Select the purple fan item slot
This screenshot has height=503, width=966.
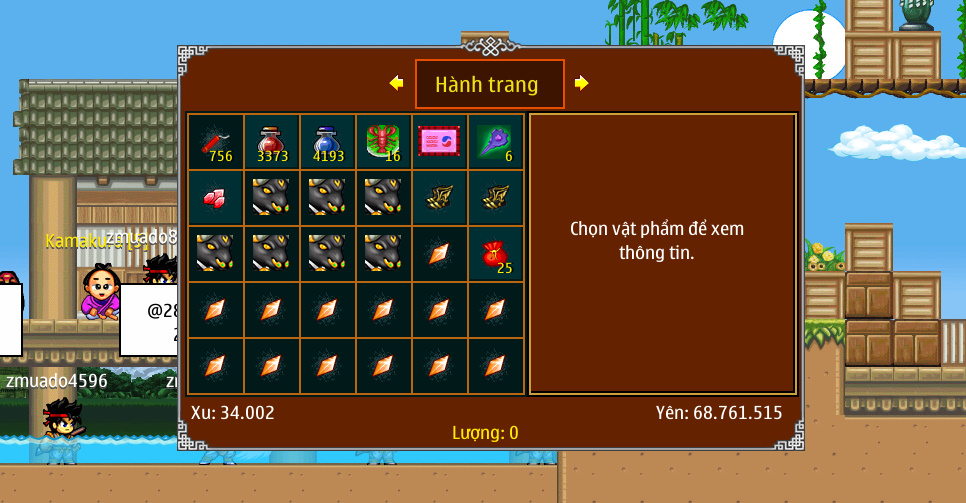[495, 142]
